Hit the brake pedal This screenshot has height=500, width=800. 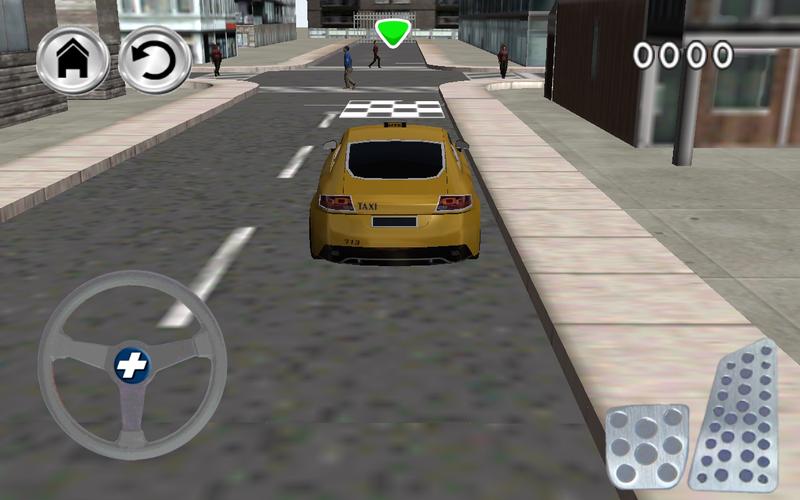click(647, 445)
